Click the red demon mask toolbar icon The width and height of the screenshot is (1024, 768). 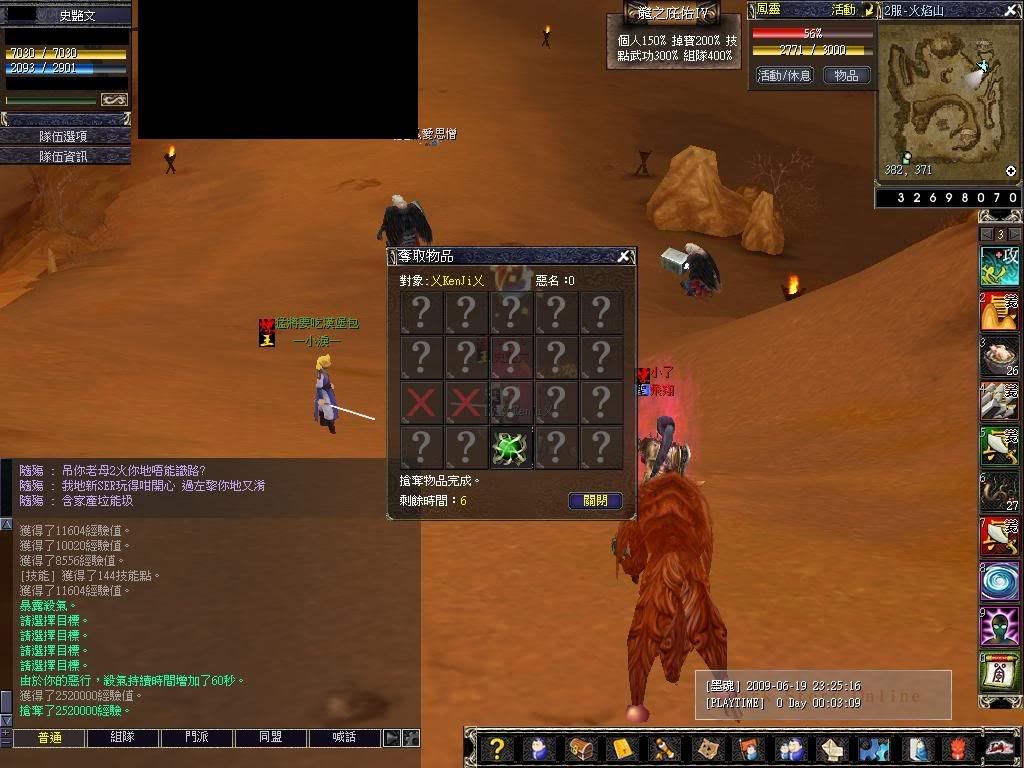coord(957,749)
